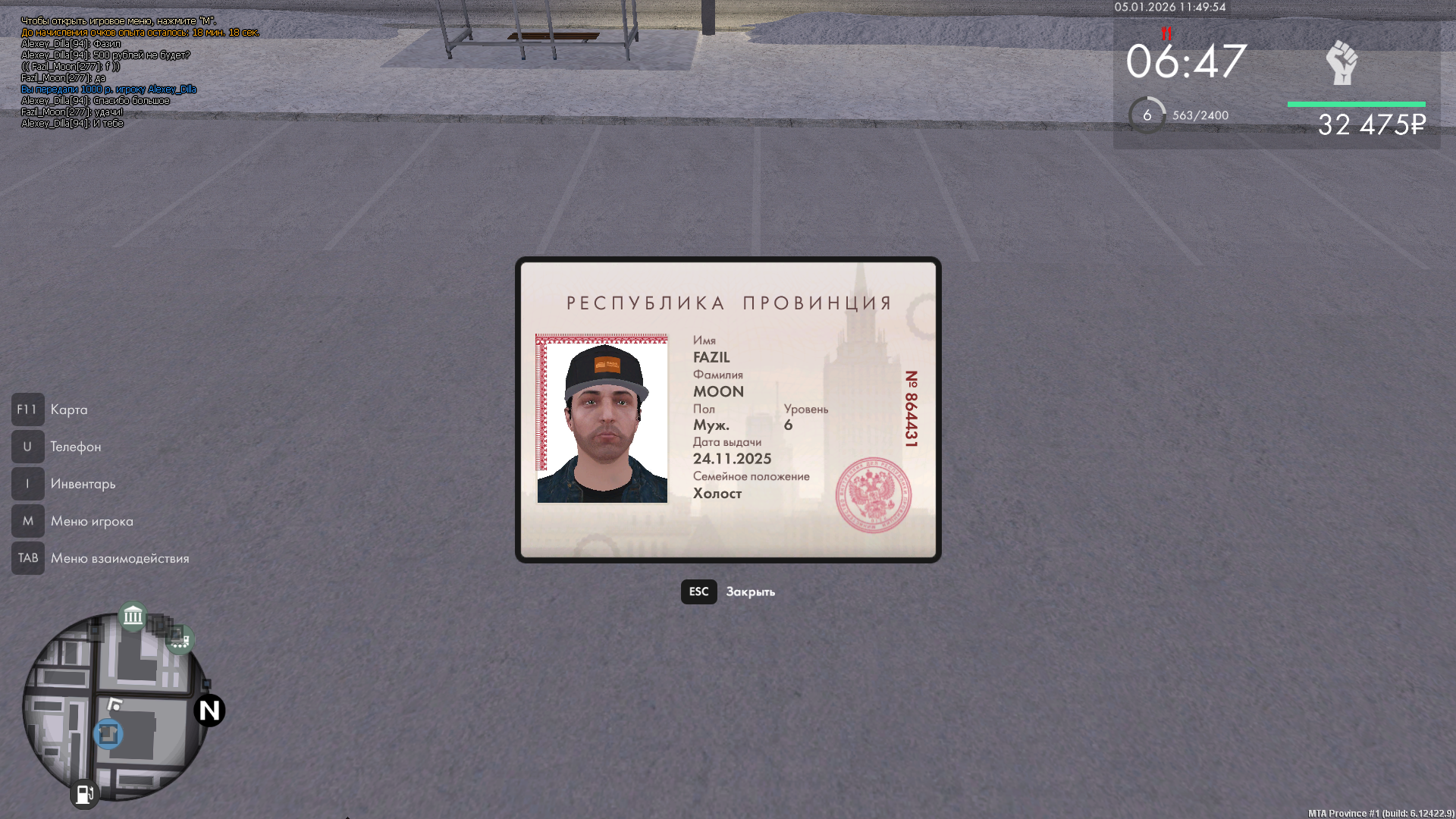Click the N compass marker on the minimap
Viewport: 1456px width, 819px height.
point(208,711)
